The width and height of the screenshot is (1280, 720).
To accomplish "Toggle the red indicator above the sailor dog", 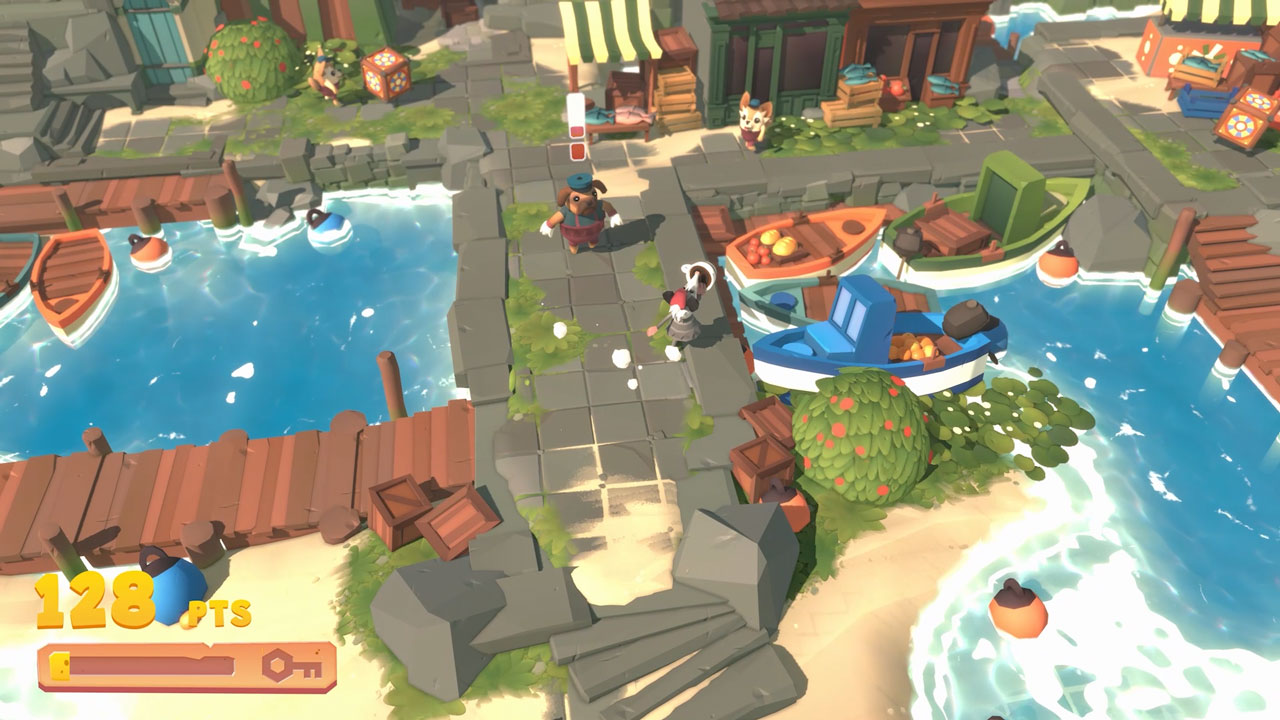I will 575,153.
